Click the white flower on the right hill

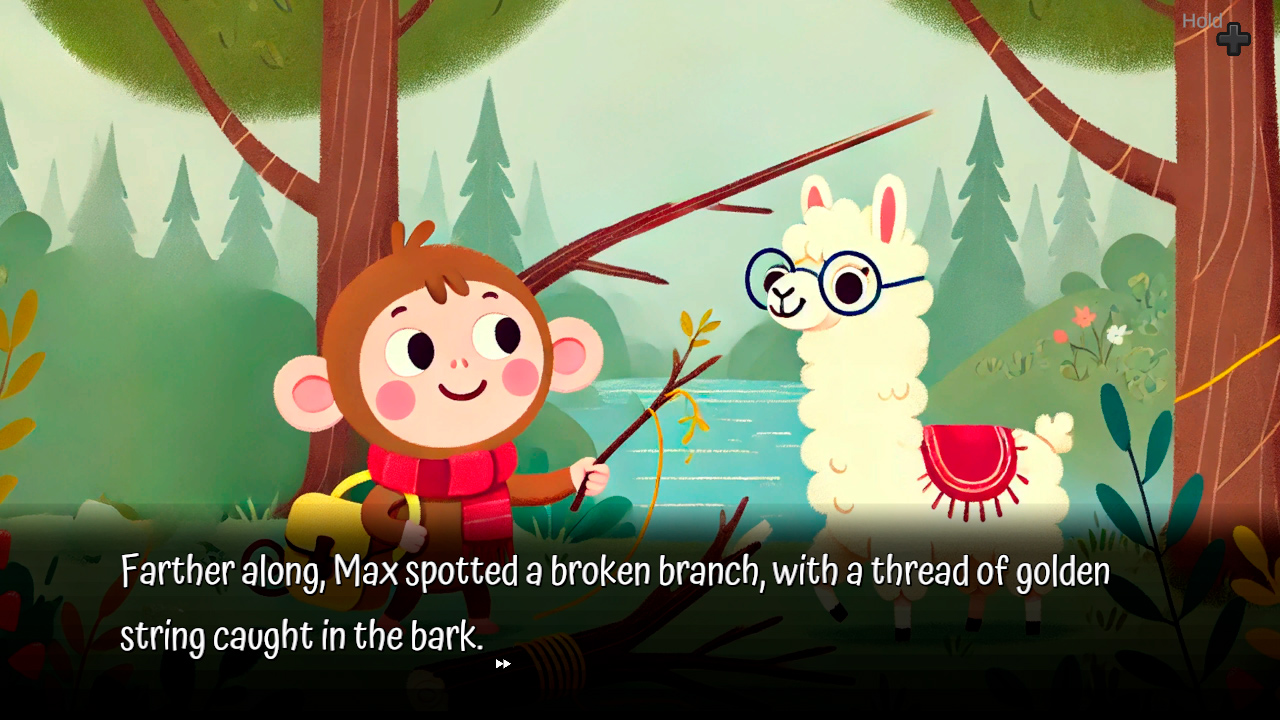[1116, 334]
